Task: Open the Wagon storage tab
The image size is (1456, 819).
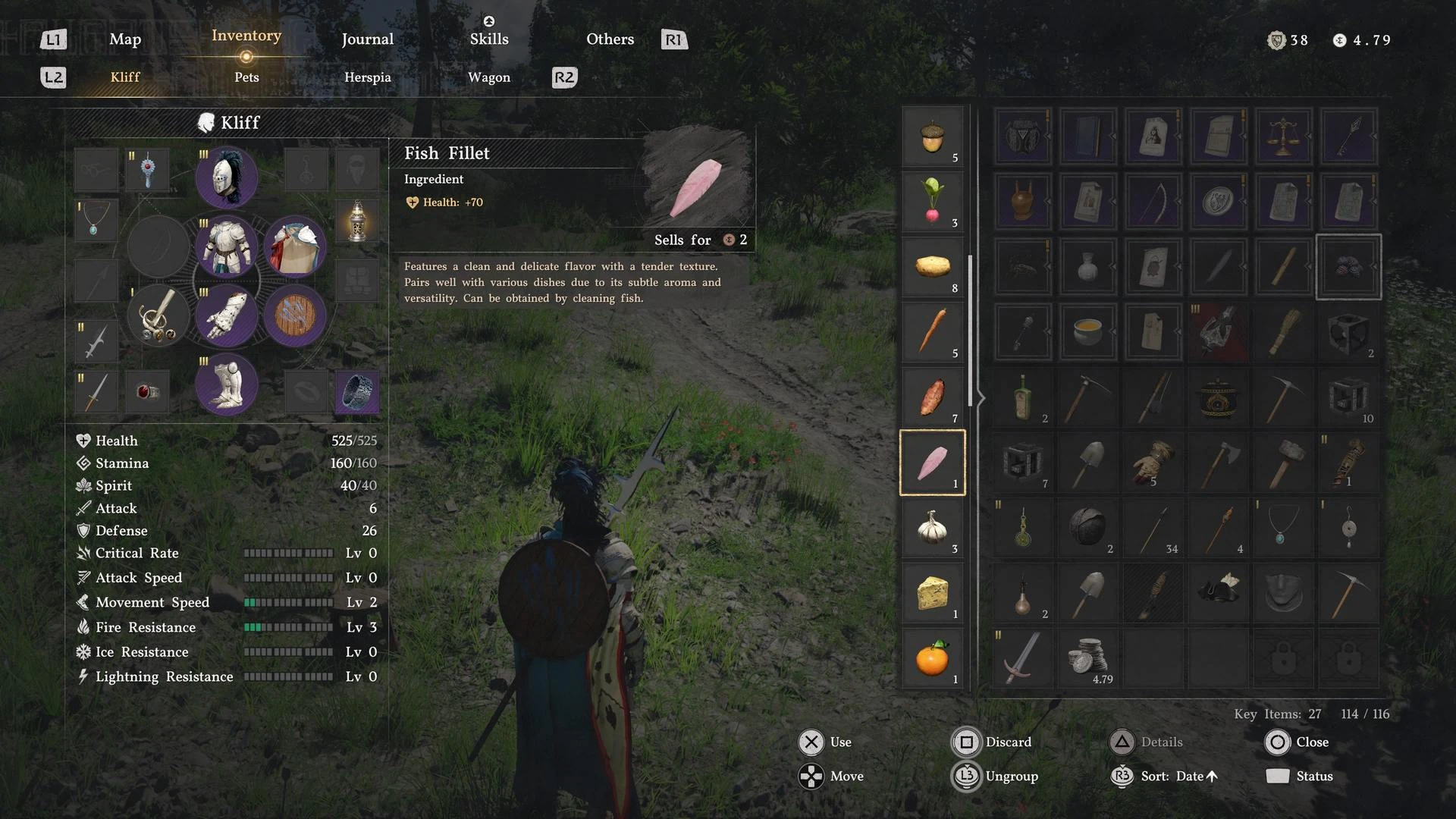Action: click(488, 77)
